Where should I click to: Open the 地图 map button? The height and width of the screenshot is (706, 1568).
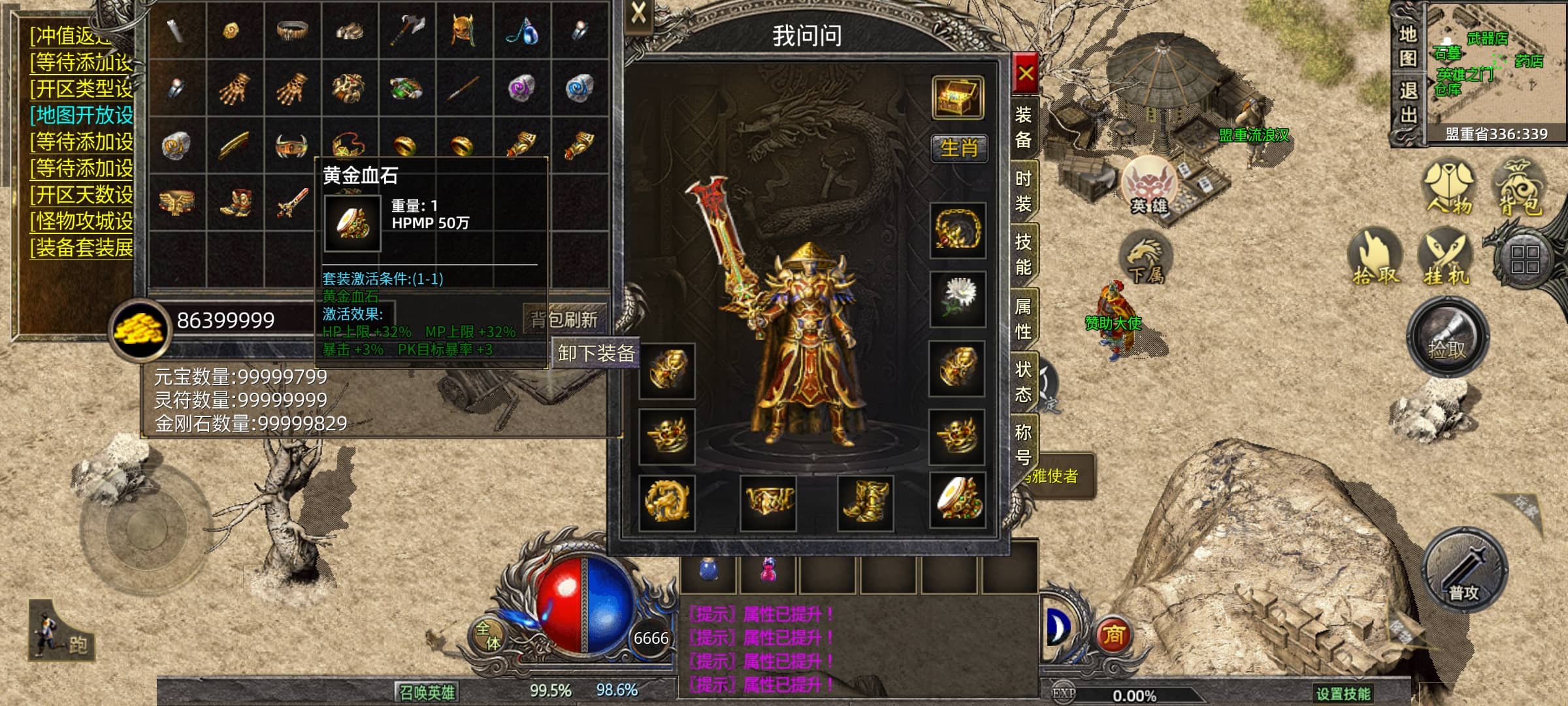pyautogui.click(x=1407, y=46)
